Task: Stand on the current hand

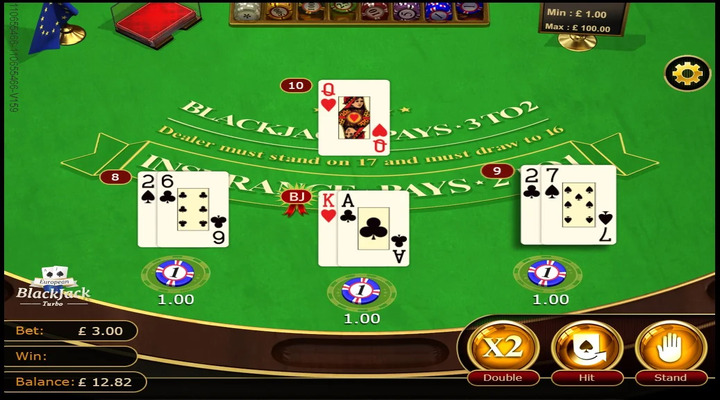Action: tap(670, 349)
